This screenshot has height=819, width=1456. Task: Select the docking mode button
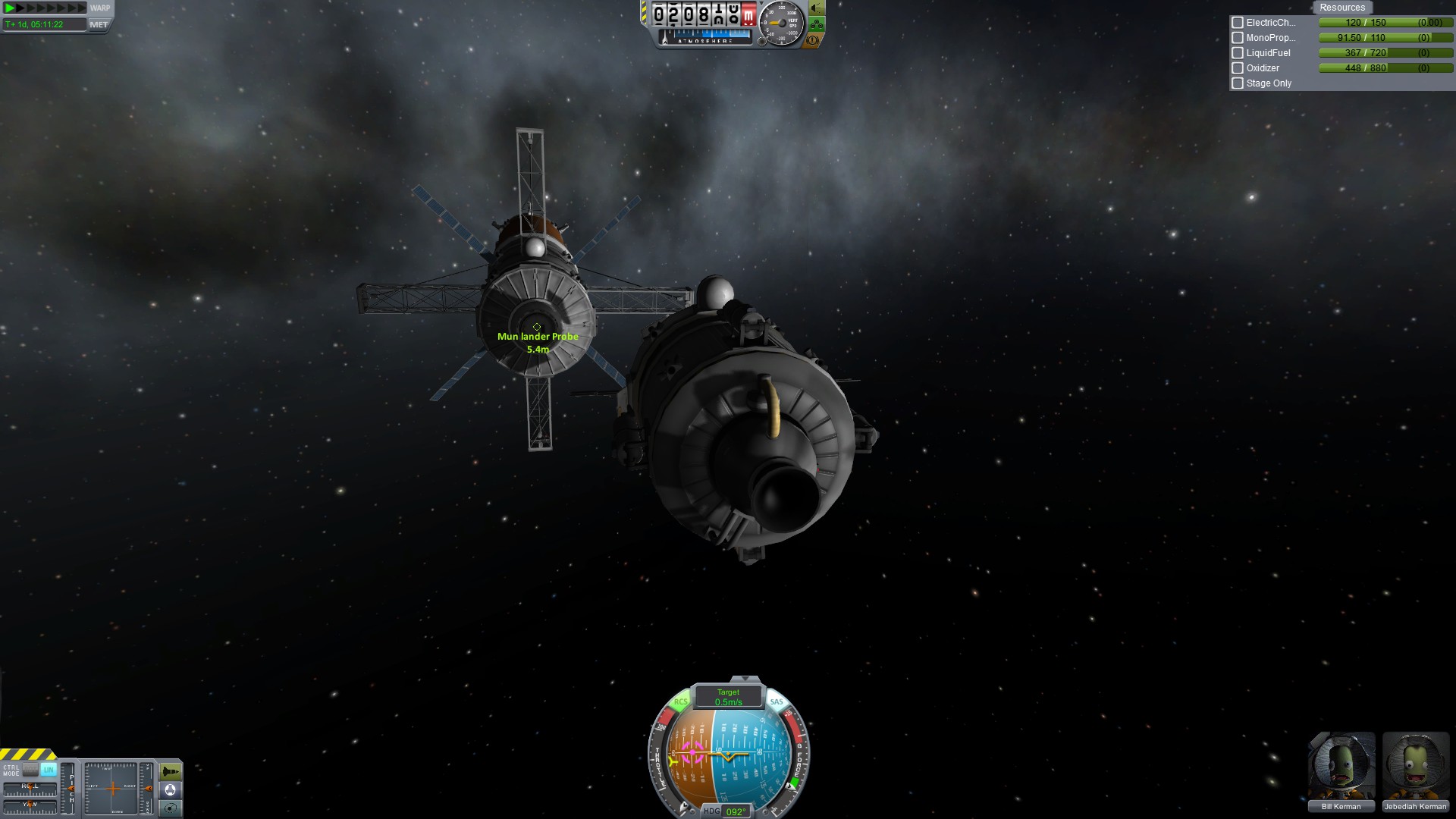click(x=171, y=790)
